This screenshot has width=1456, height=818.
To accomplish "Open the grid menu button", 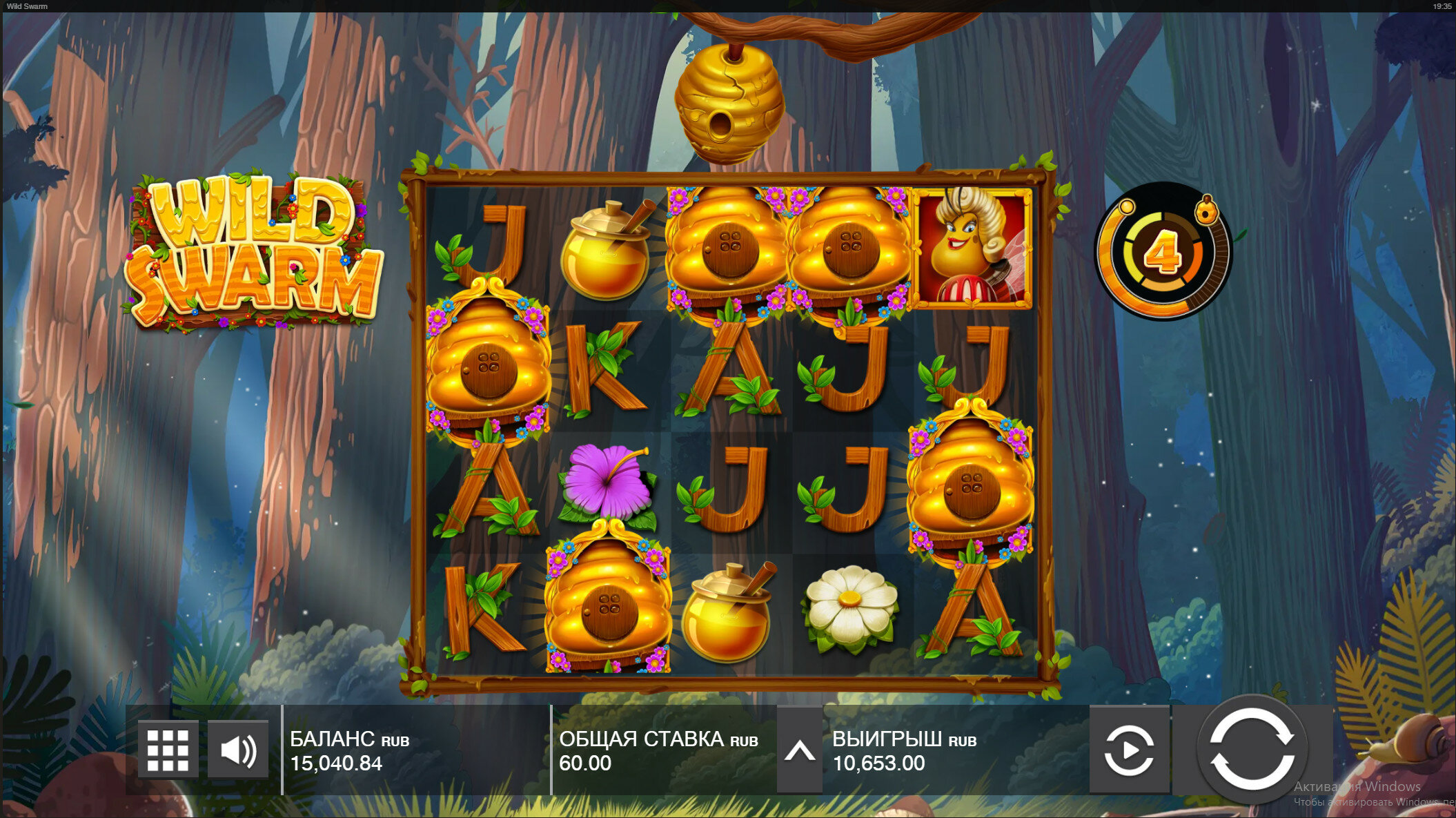I will pyautogui.click(x=168, y=750).
